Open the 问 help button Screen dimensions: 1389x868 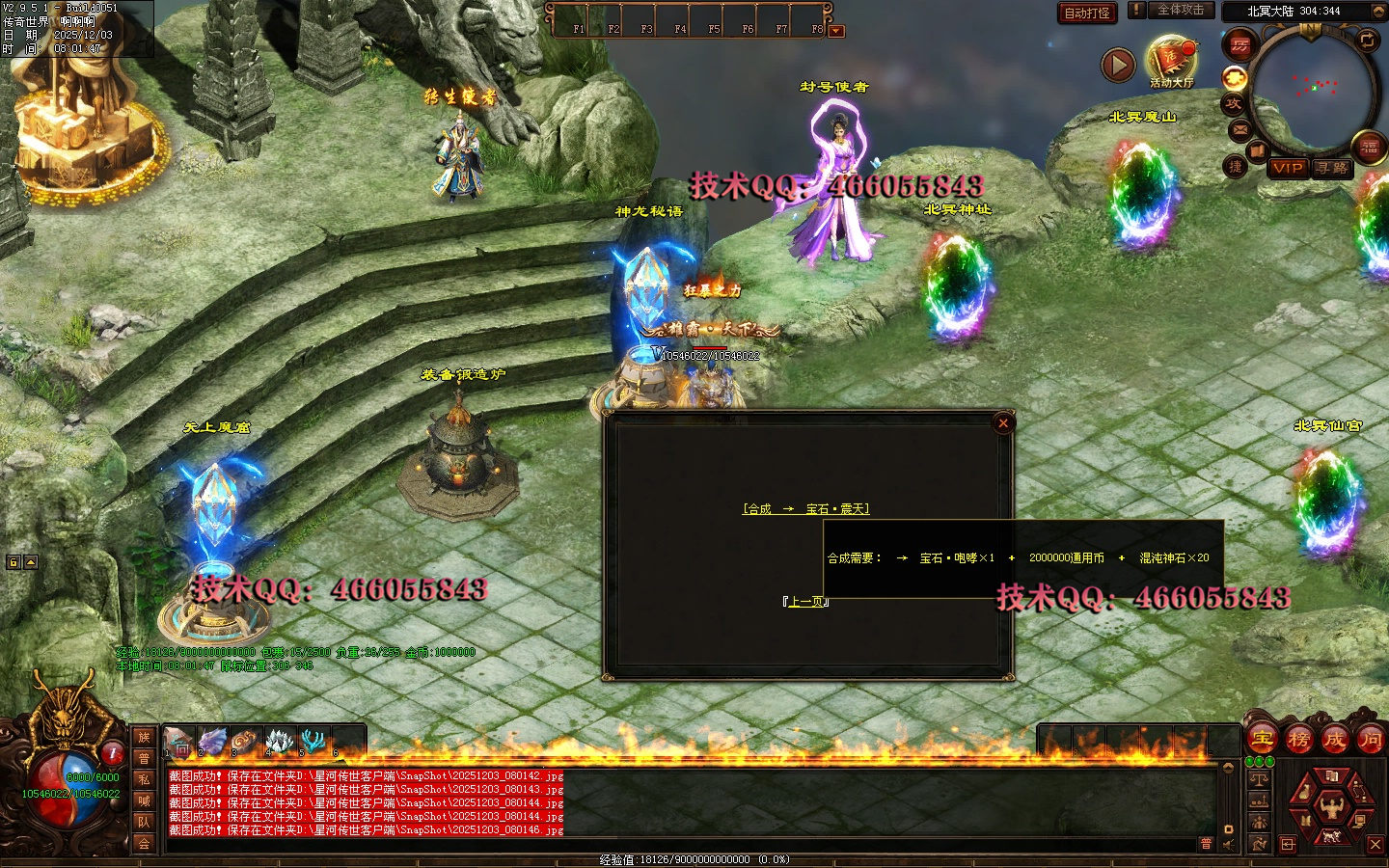pos(1370,740)
